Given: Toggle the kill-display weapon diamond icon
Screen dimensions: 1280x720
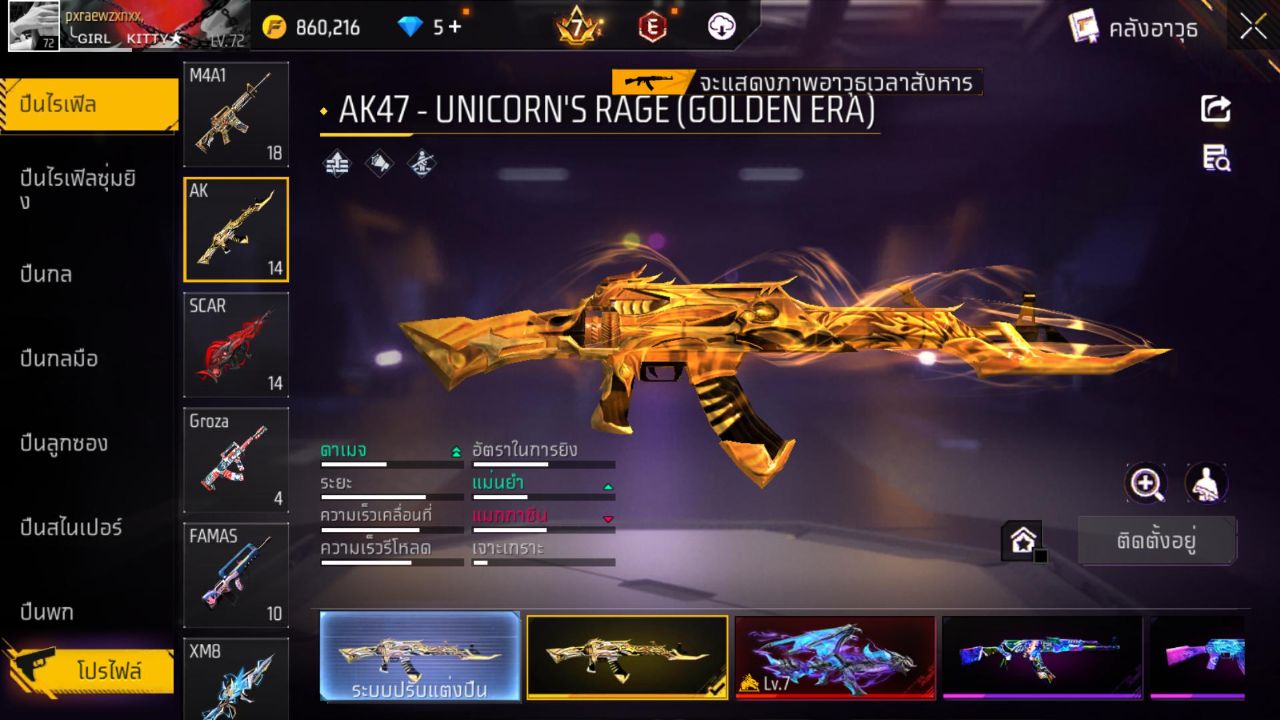Looking at the screenshot, I should 421,162.
